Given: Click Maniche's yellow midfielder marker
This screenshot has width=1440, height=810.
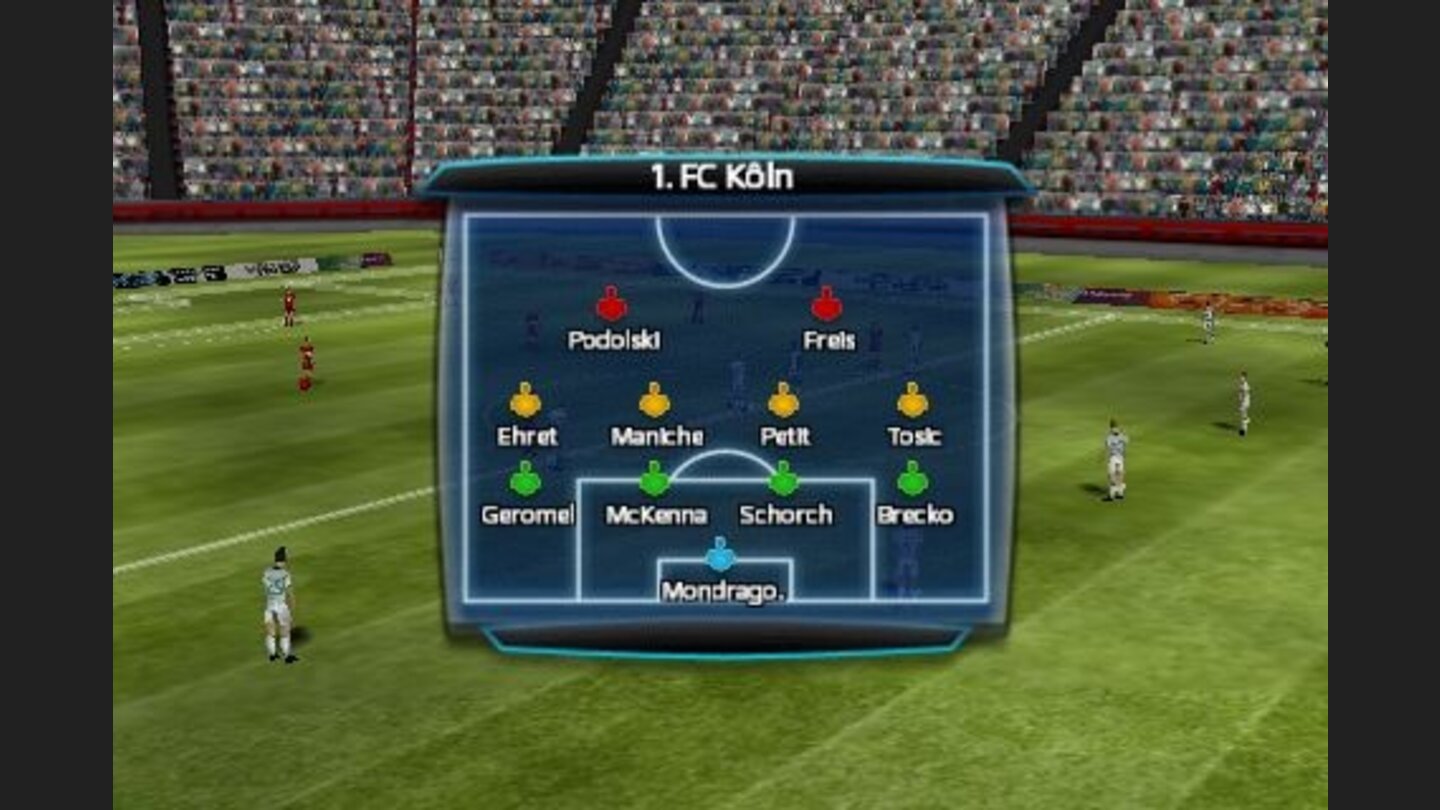Looking at the screenshot, I should click(x=655, y=401).
